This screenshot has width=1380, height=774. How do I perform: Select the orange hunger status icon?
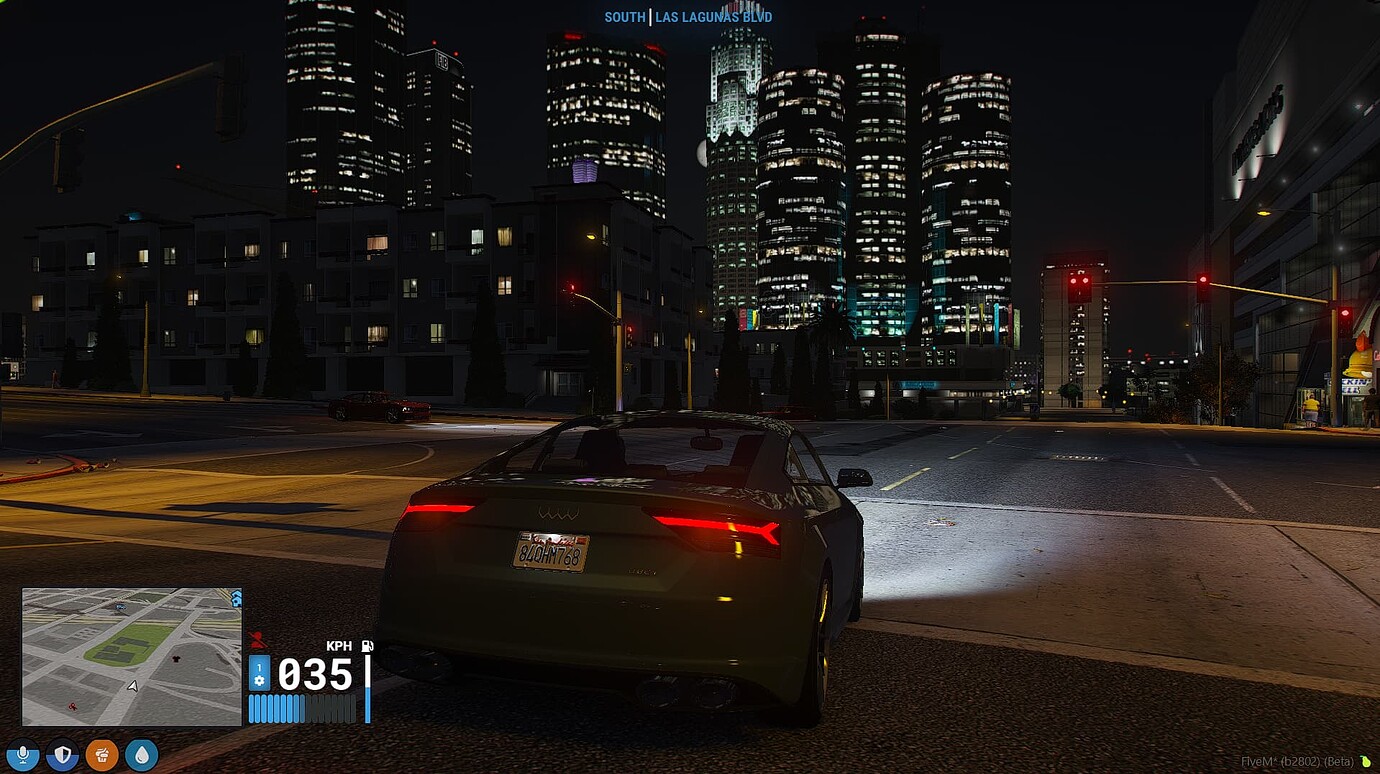pyautogui.click(x=103, y=754)
